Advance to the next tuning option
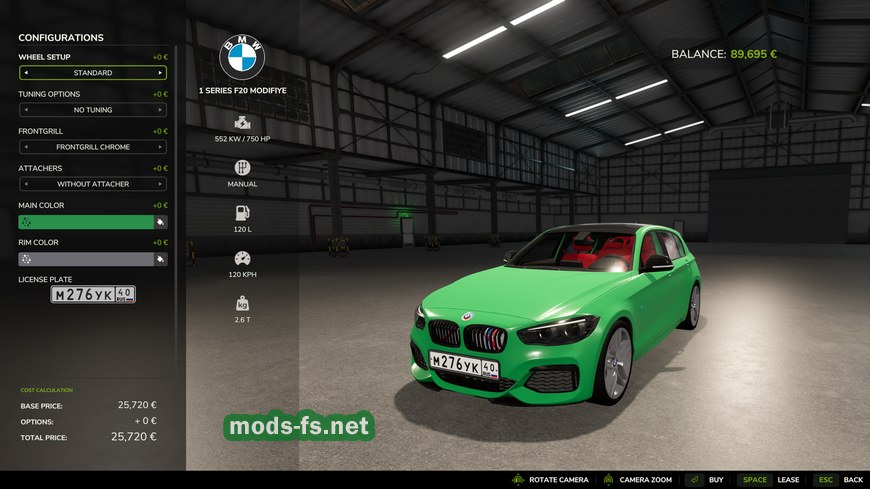 click(x=160, y=110)
